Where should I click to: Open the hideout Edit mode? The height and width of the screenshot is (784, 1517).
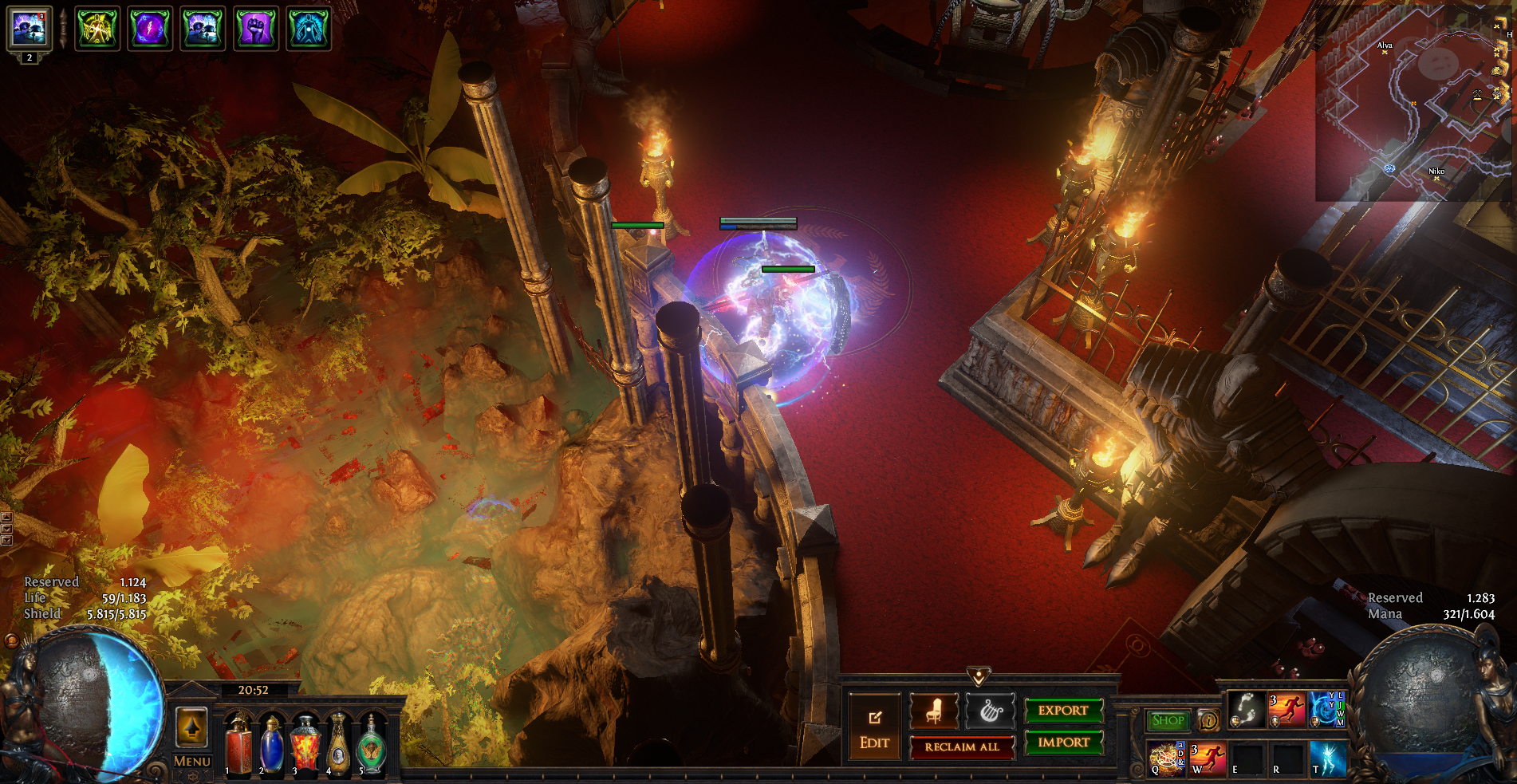point(874,727)
